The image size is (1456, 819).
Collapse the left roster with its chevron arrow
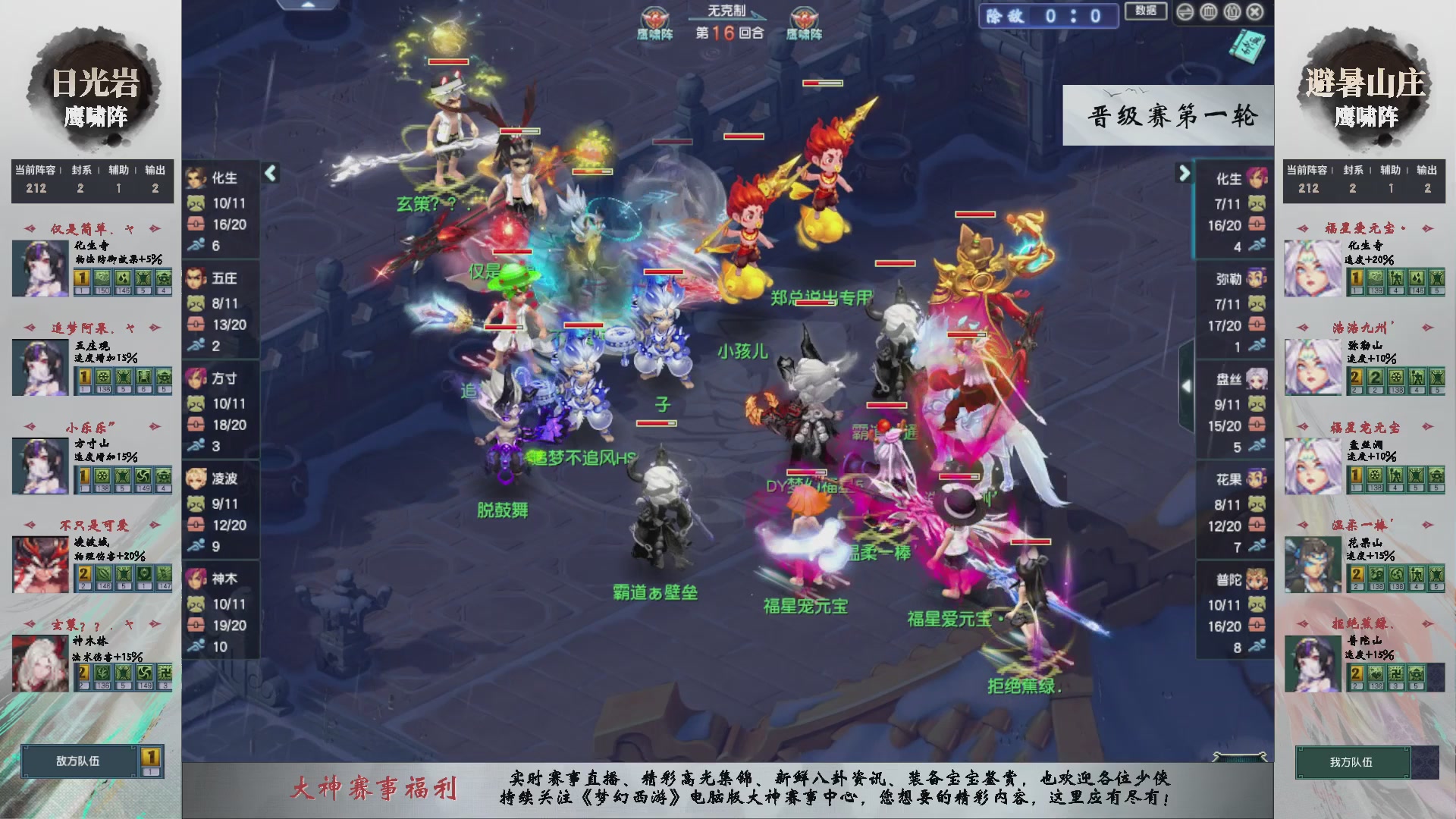269,173
